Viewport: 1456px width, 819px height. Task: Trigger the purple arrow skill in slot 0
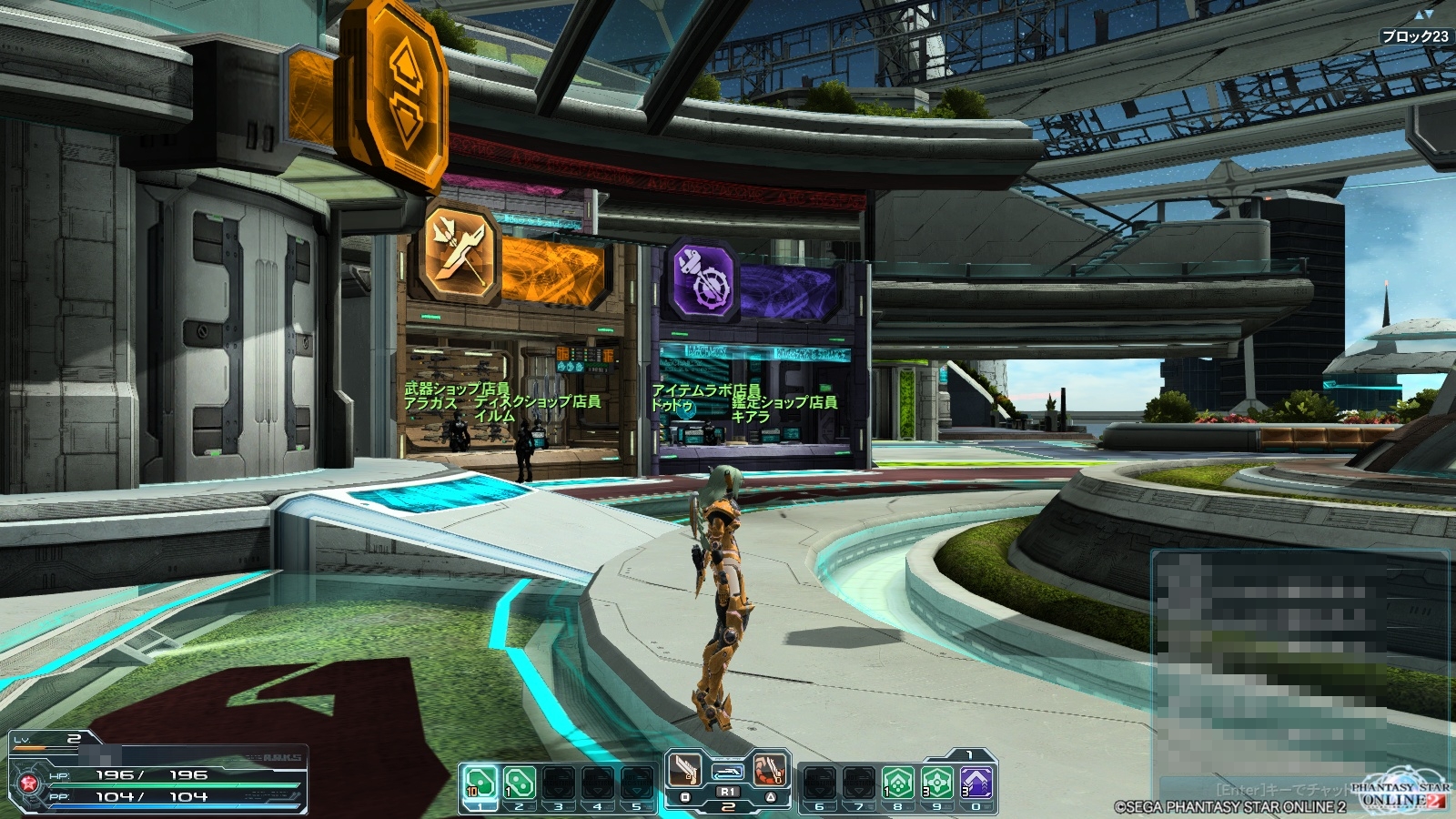coord(976,782)
